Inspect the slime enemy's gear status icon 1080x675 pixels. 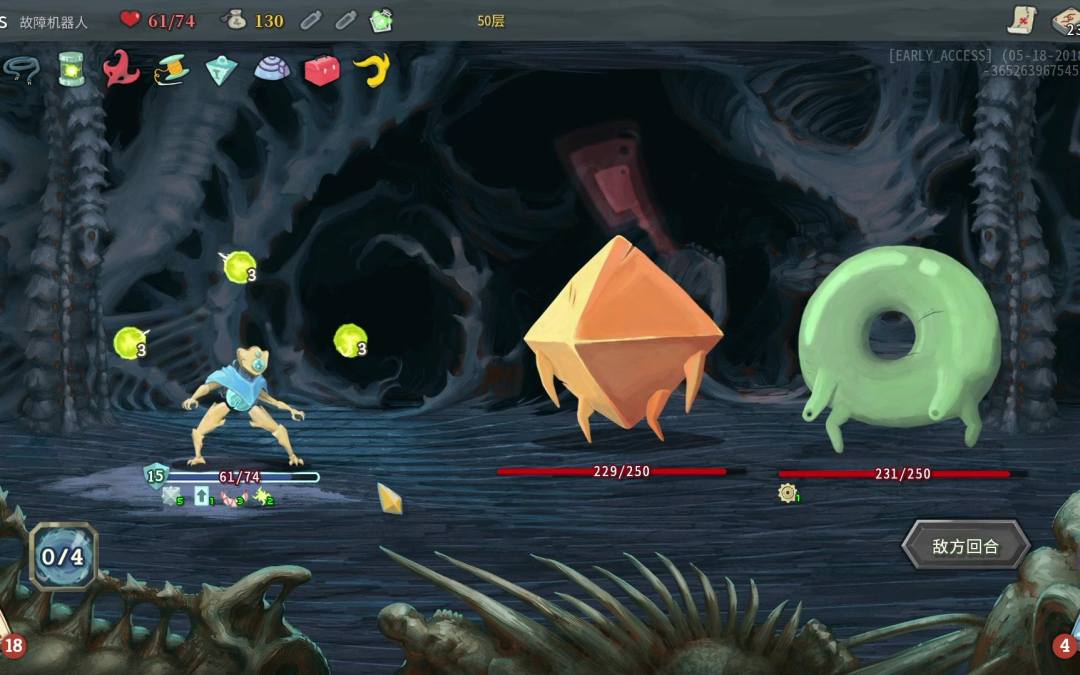click(x=788, y=492)
